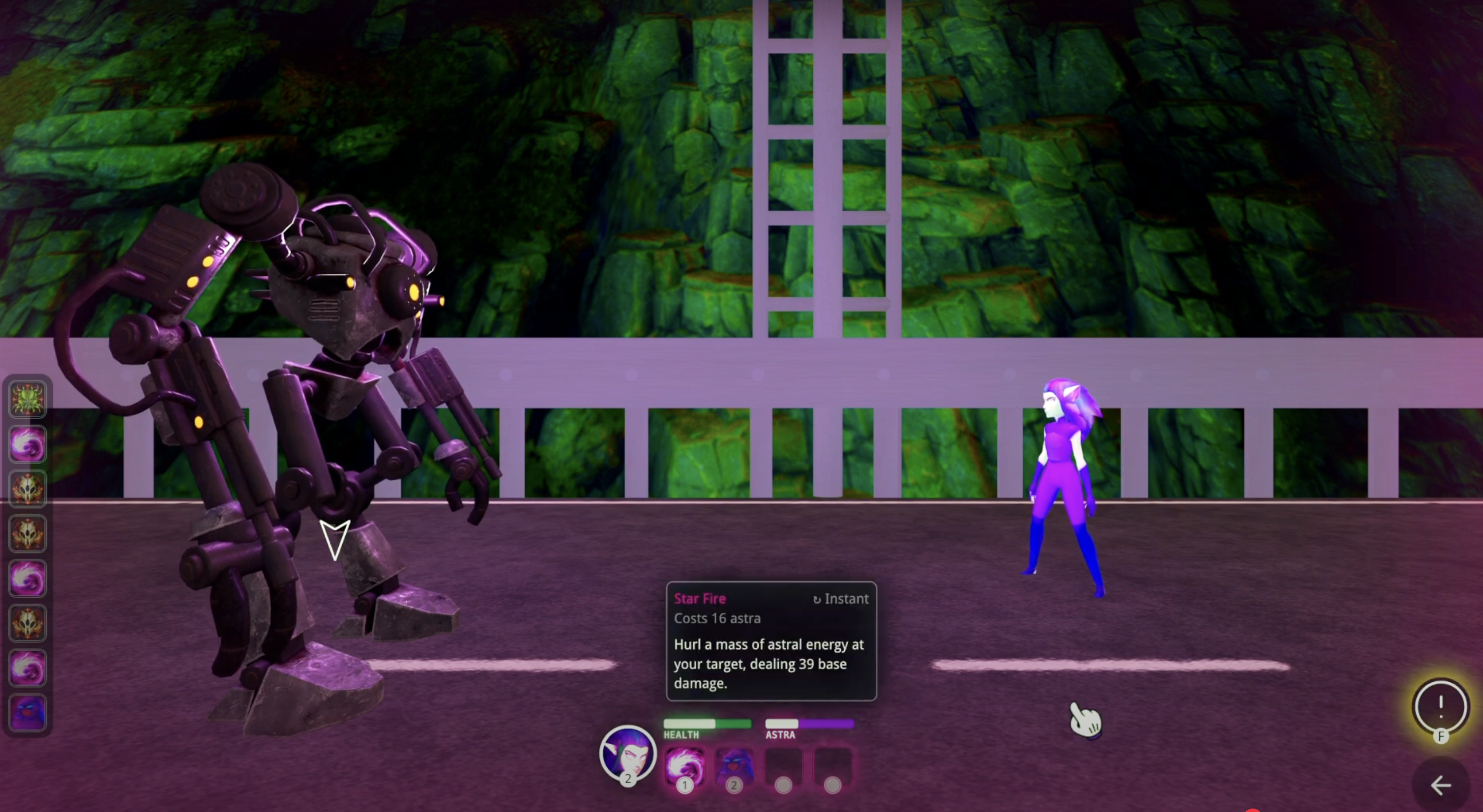Select the fourth empty hotbar ability slot
The image size is (1483, 812).
(832, 767)
